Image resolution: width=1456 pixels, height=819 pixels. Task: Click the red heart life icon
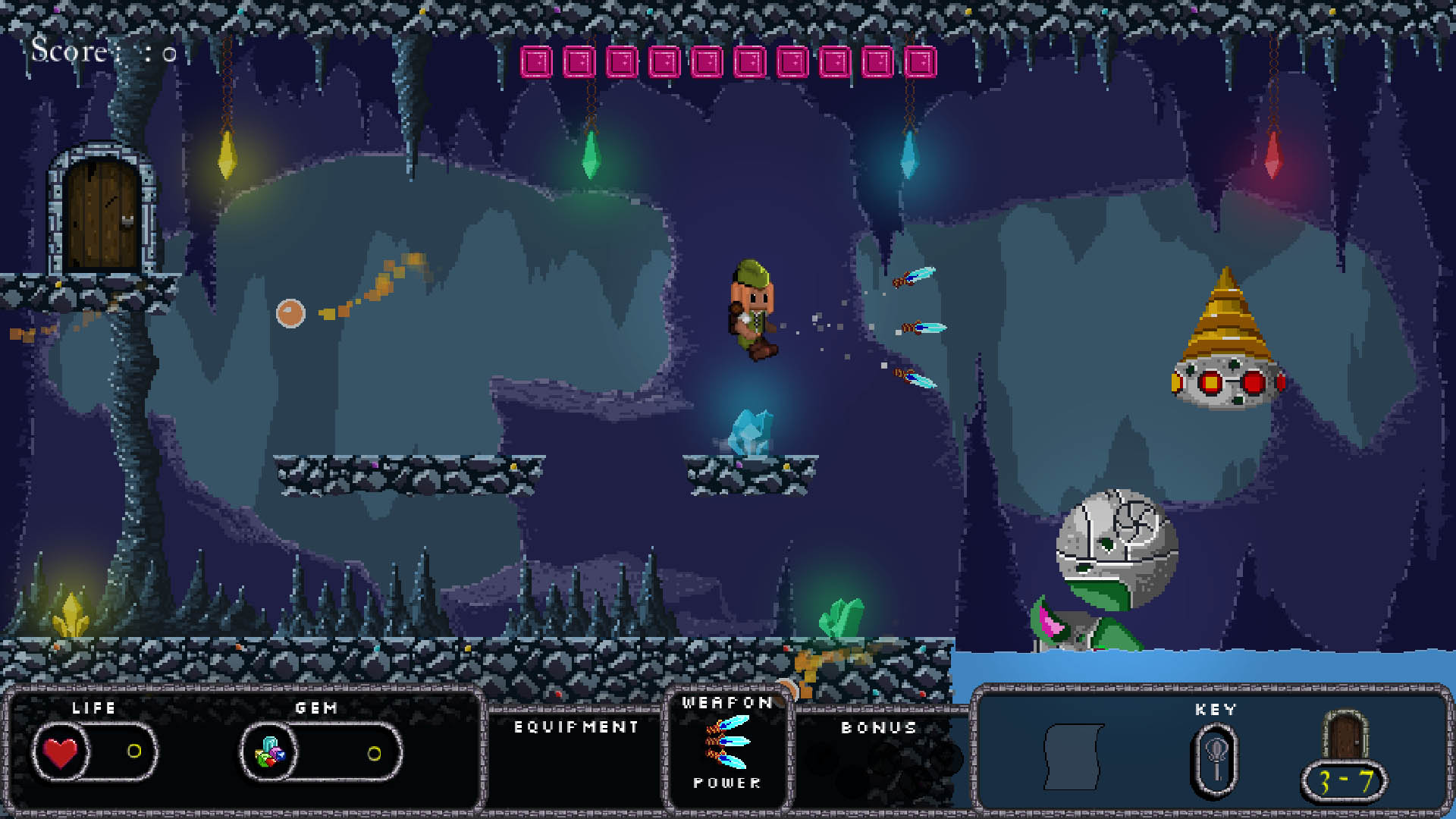click(61, 752)
